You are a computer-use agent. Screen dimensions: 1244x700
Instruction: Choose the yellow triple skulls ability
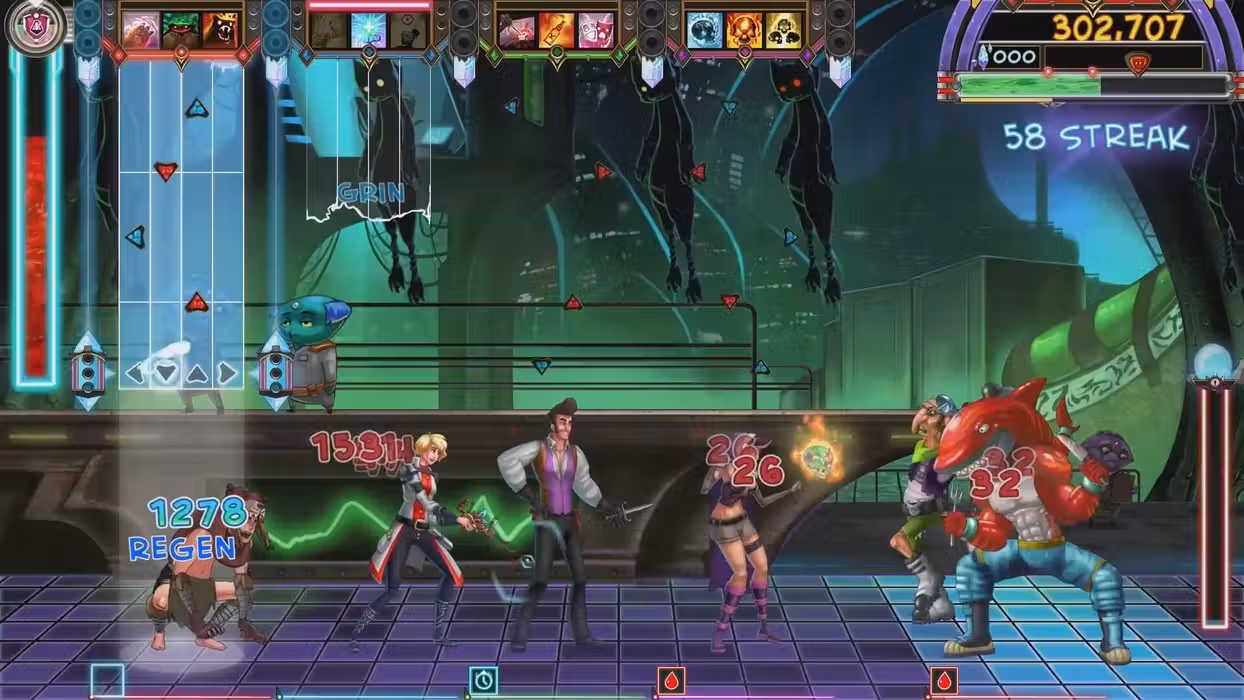coord(783,30)
